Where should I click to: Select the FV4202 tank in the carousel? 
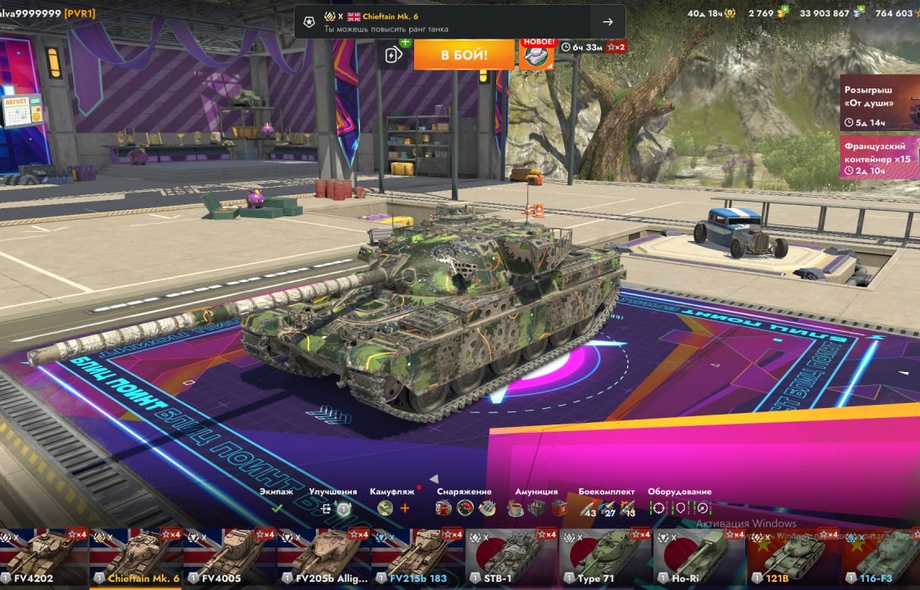tap(42, 558)
